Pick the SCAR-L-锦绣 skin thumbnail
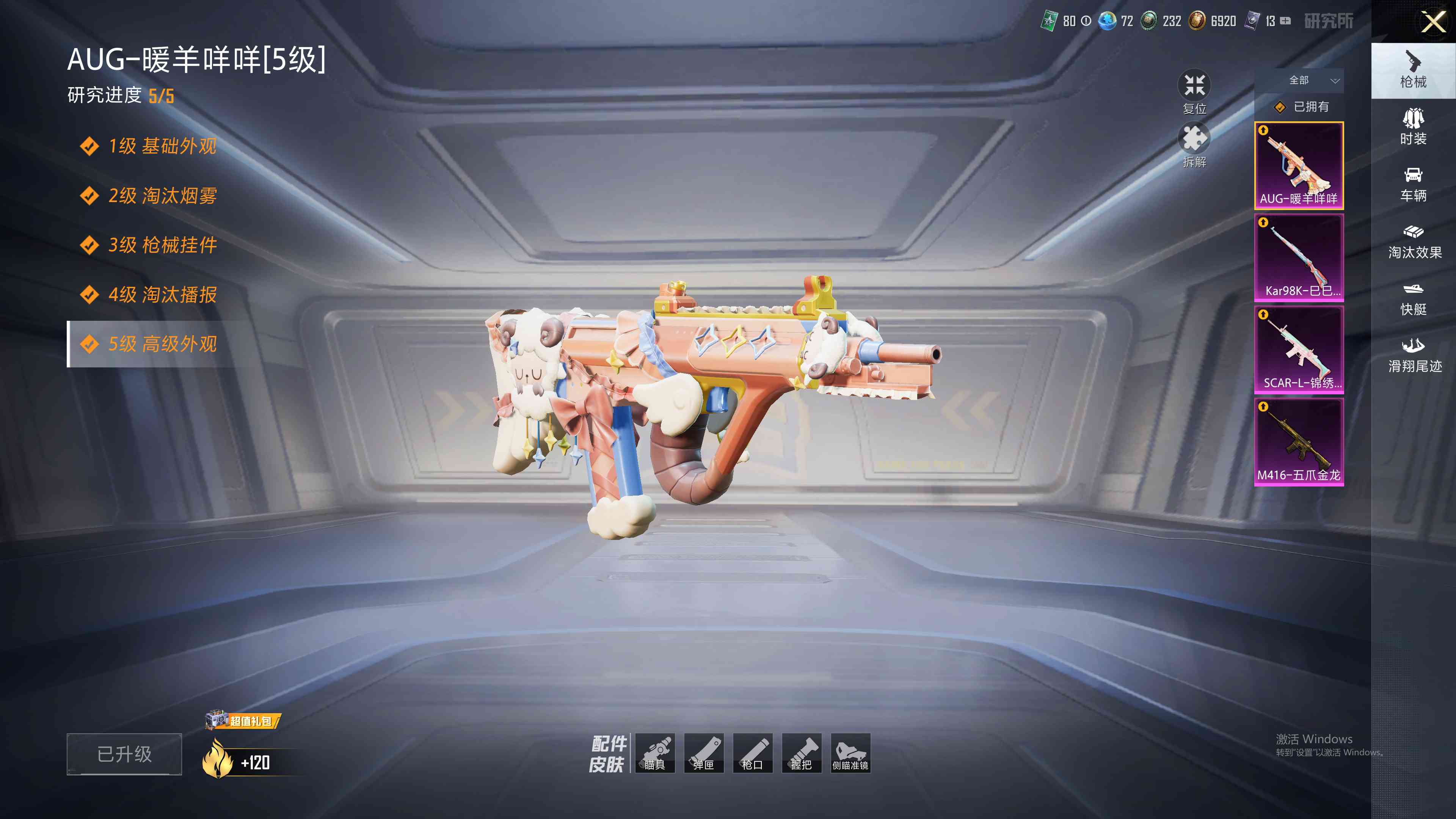Viewport: 1456px width, 819px height. 1299,349
